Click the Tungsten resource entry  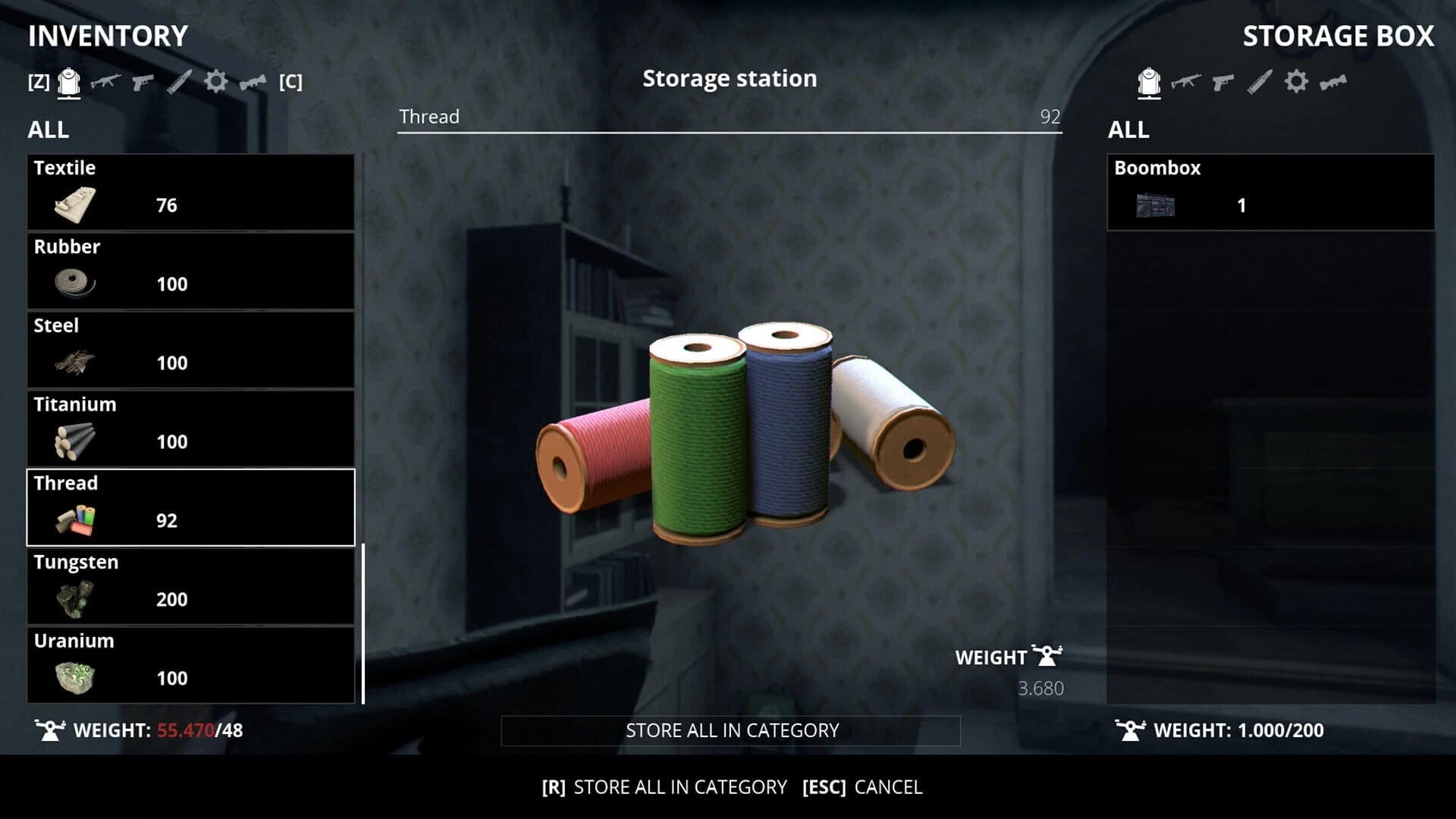point(190,585)
